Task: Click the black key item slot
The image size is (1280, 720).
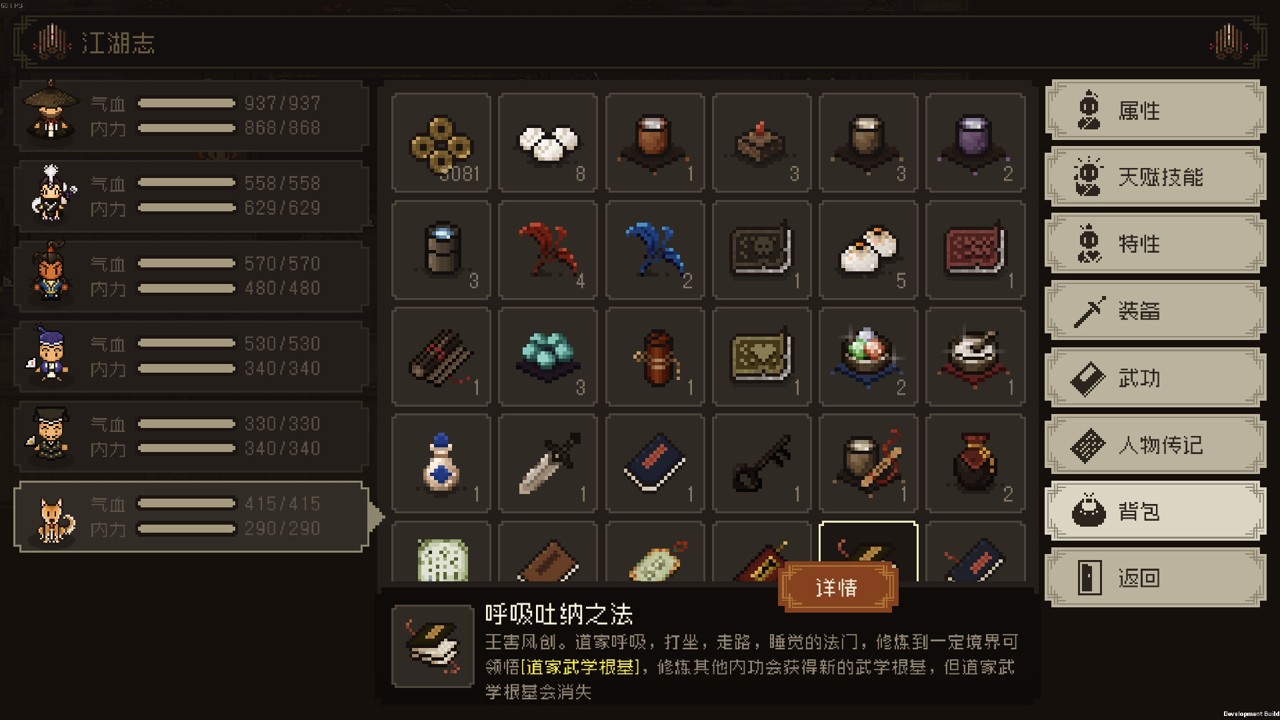Action: pos(762,463)
